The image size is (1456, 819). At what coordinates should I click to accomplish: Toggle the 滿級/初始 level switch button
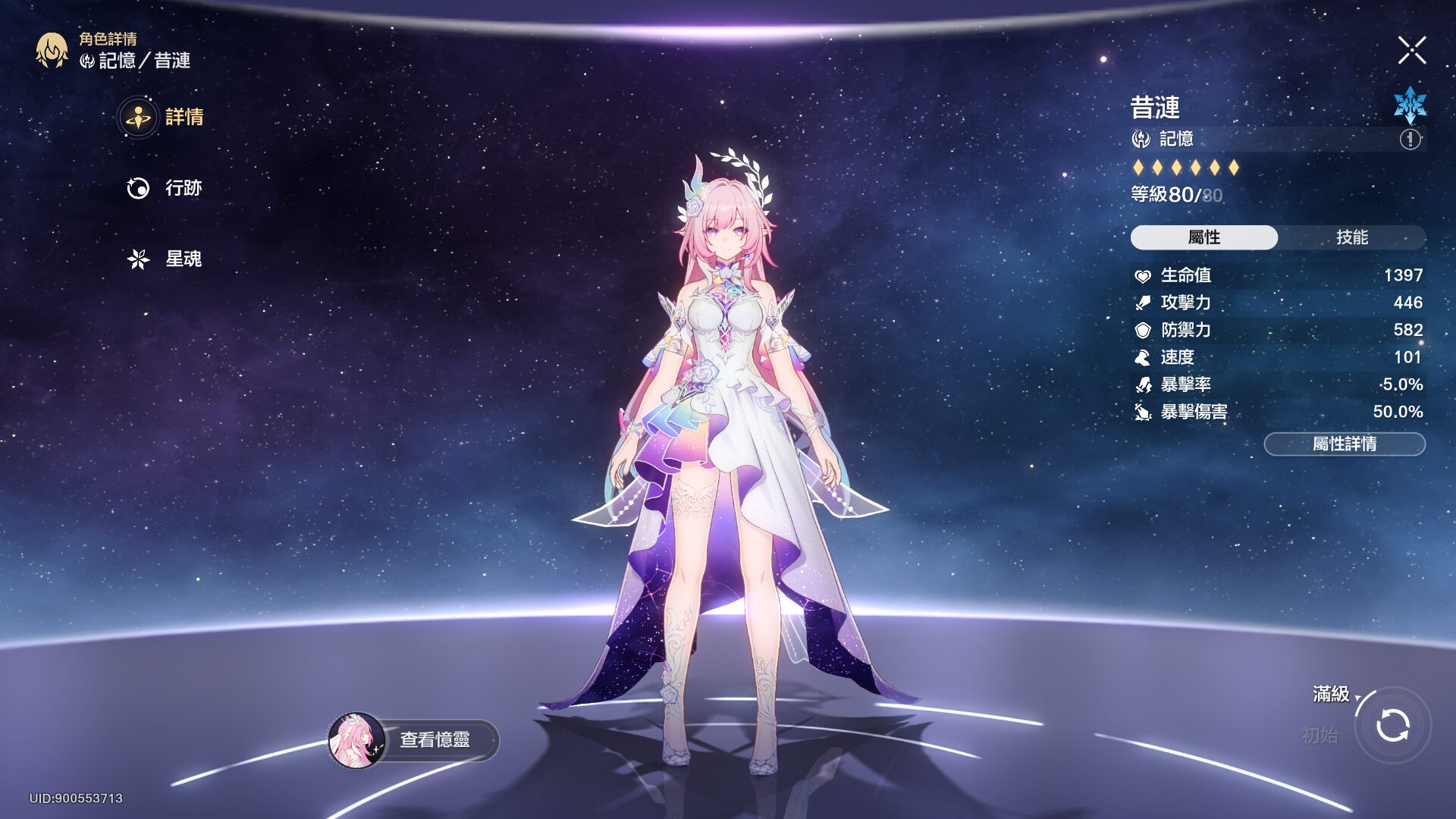point(1392,725)
